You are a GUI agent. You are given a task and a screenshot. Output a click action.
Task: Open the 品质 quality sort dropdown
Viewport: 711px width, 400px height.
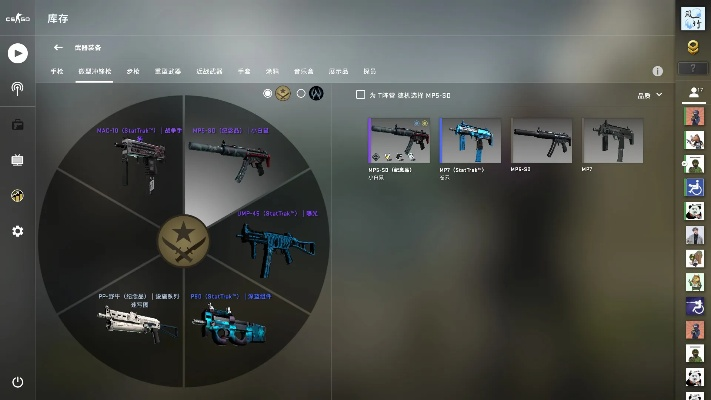[x=650, y=95]
